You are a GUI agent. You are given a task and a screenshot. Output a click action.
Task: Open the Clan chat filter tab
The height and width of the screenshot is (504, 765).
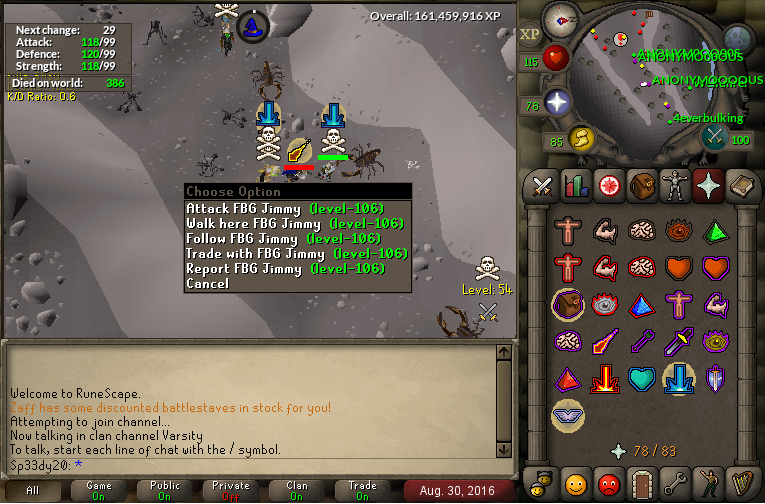(297, 490)
